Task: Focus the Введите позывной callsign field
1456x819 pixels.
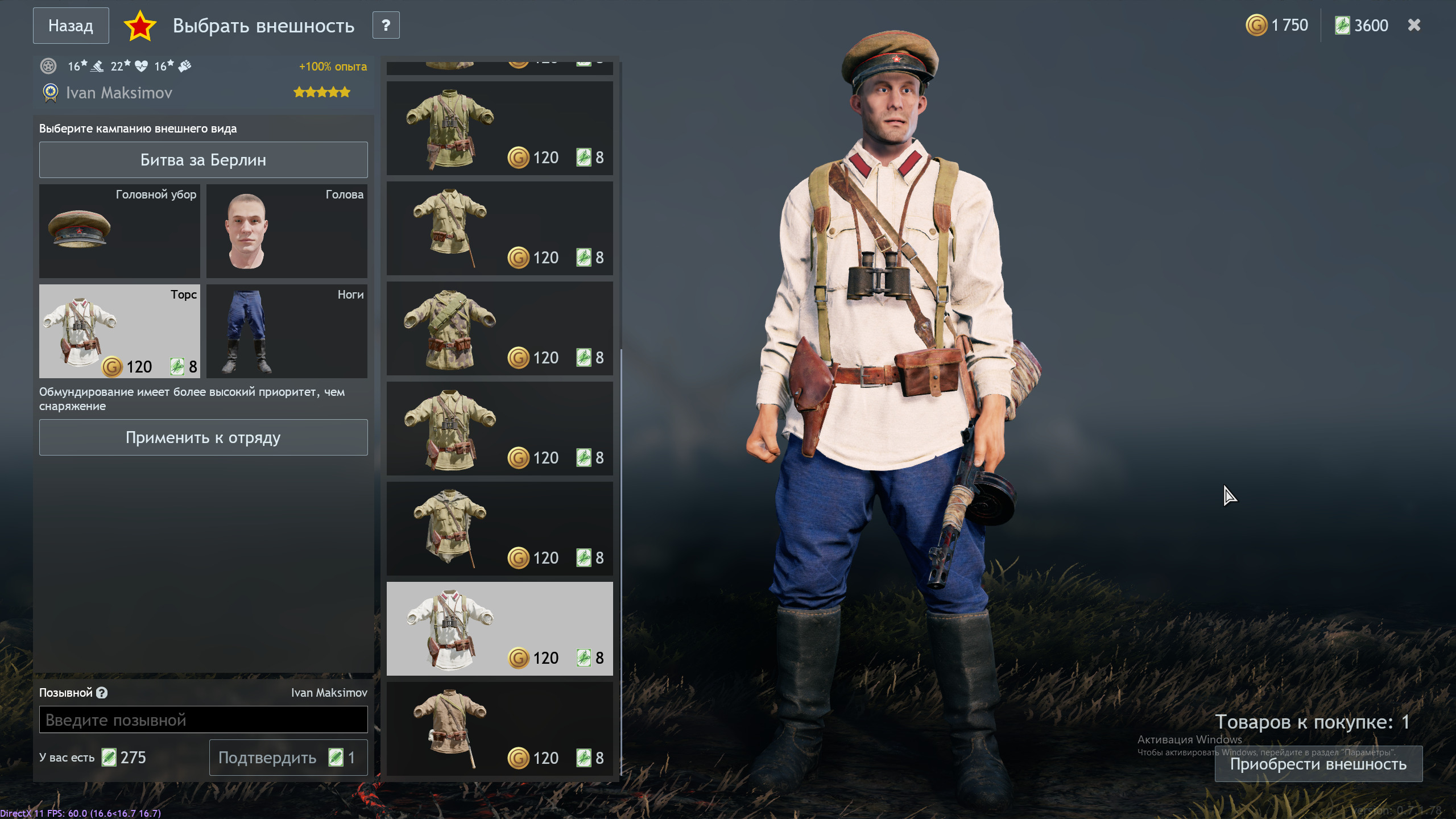Action: (x=203, y=720)
